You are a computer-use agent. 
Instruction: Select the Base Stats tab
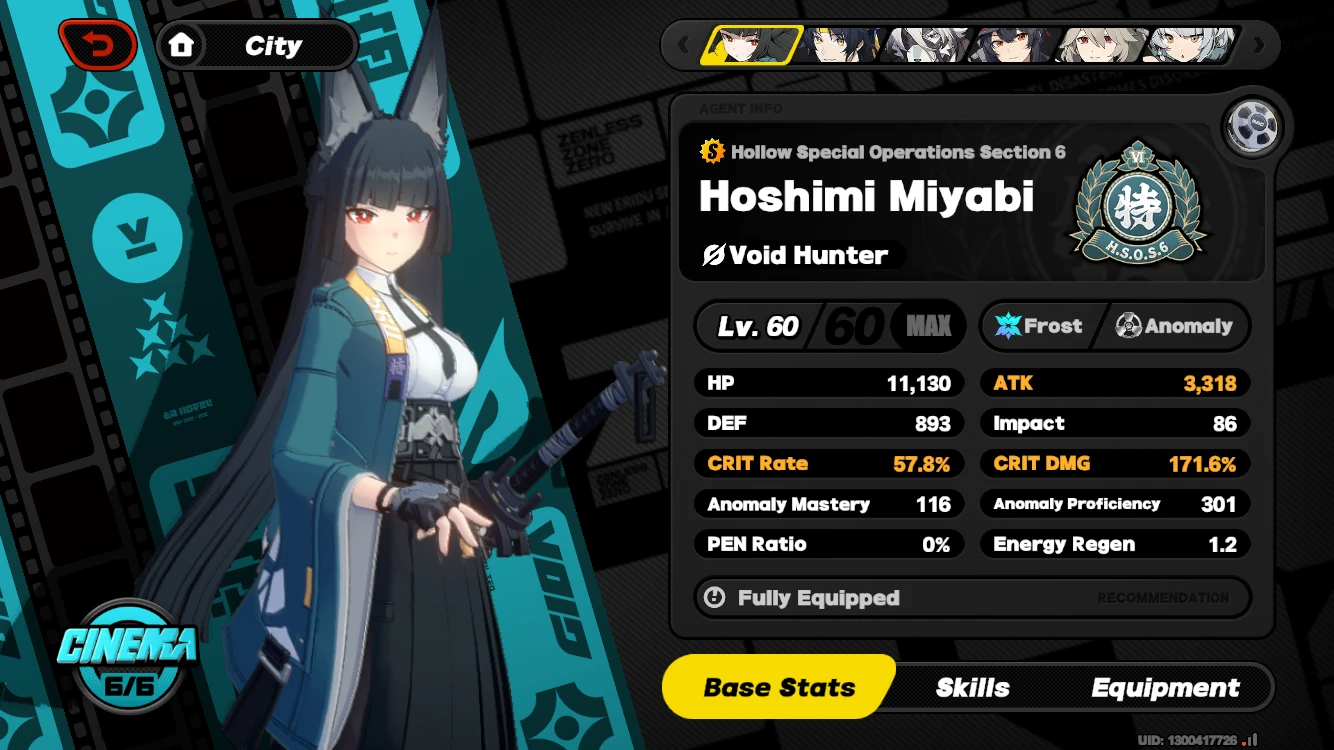(778, 687)
